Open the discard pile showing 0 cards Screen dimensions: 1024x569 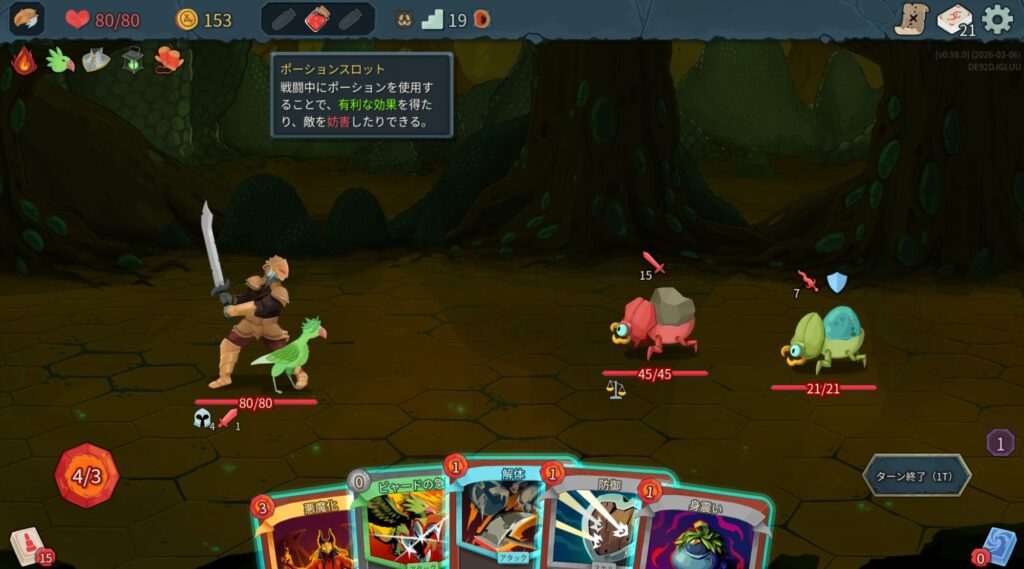click(996, 546)
